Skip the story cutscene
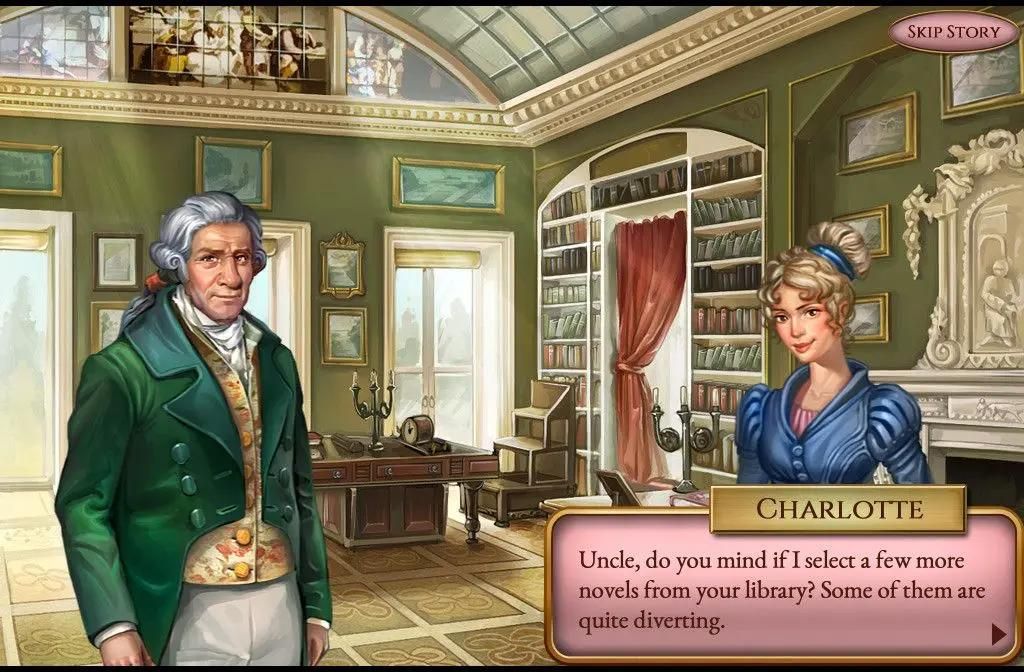1024x672 pixels. [x=952, y=32]
